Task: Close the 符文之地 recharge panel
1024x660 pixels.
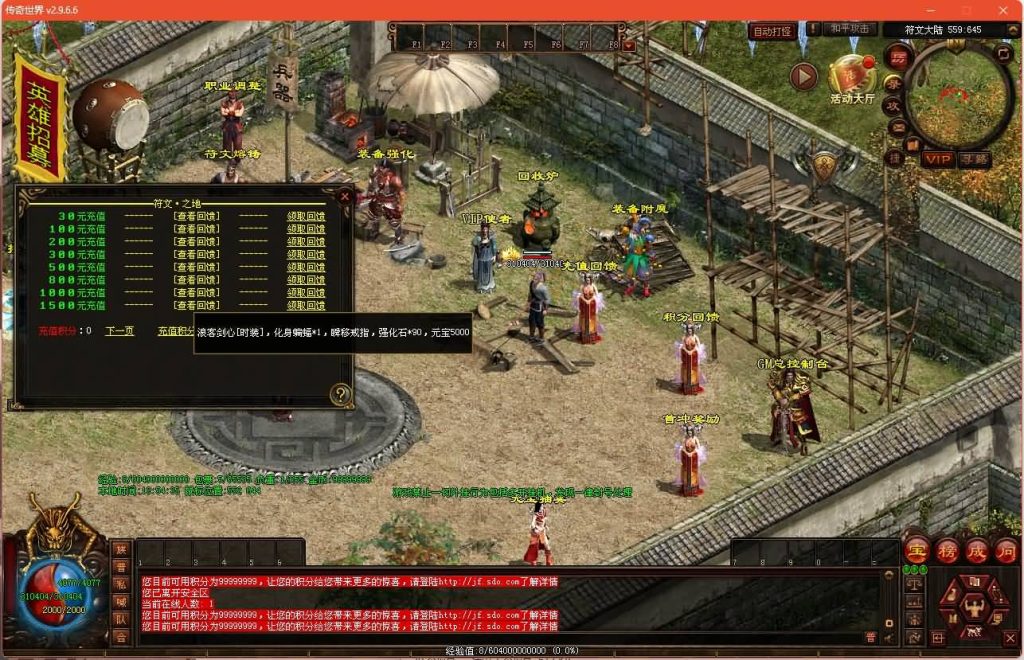Action: tap(345, 197)
